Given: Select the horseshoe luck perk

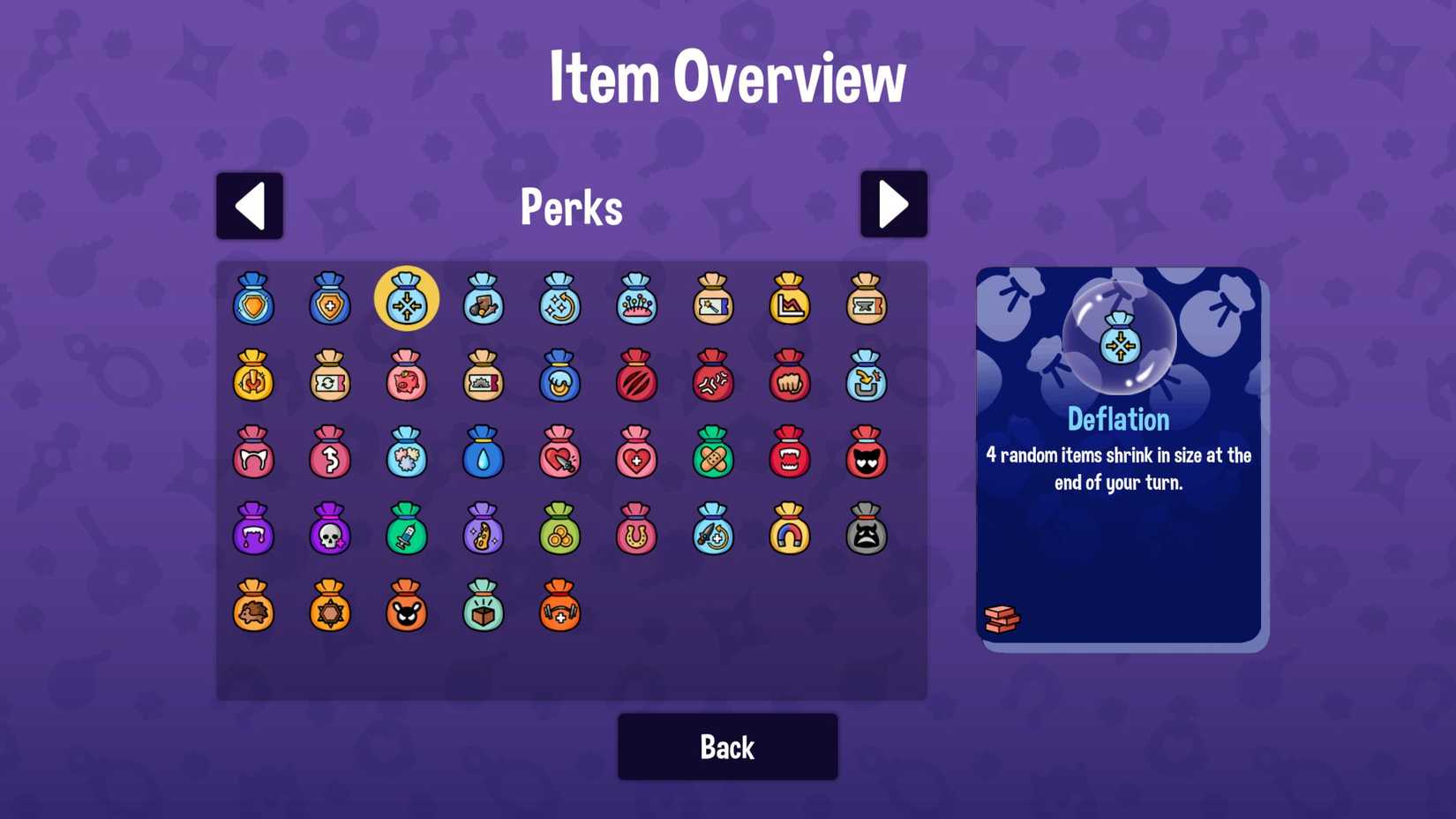Looking at the screenshot, I should pos(637,531).
